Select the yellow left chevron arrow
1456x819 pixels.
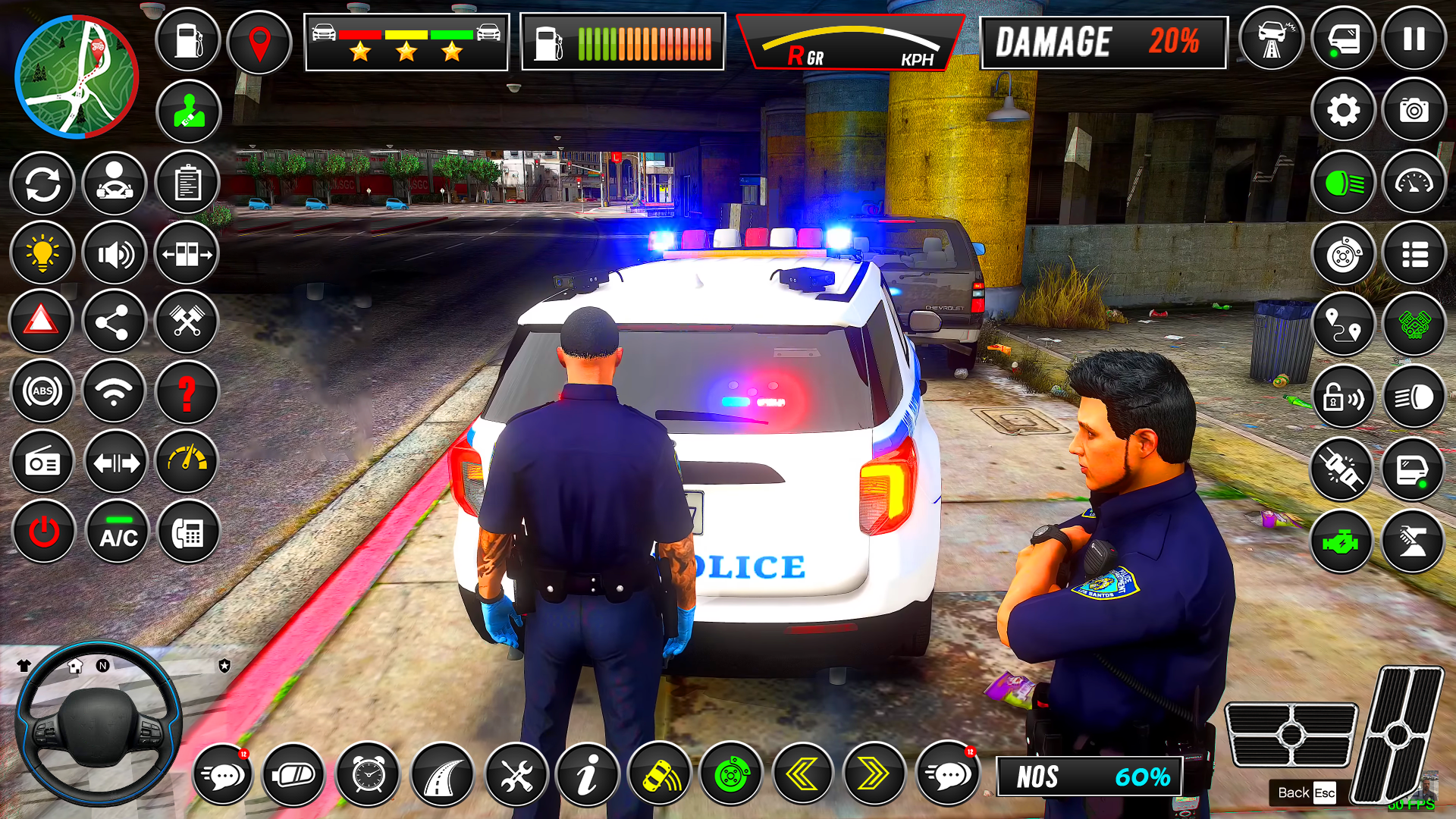[802, 775]
